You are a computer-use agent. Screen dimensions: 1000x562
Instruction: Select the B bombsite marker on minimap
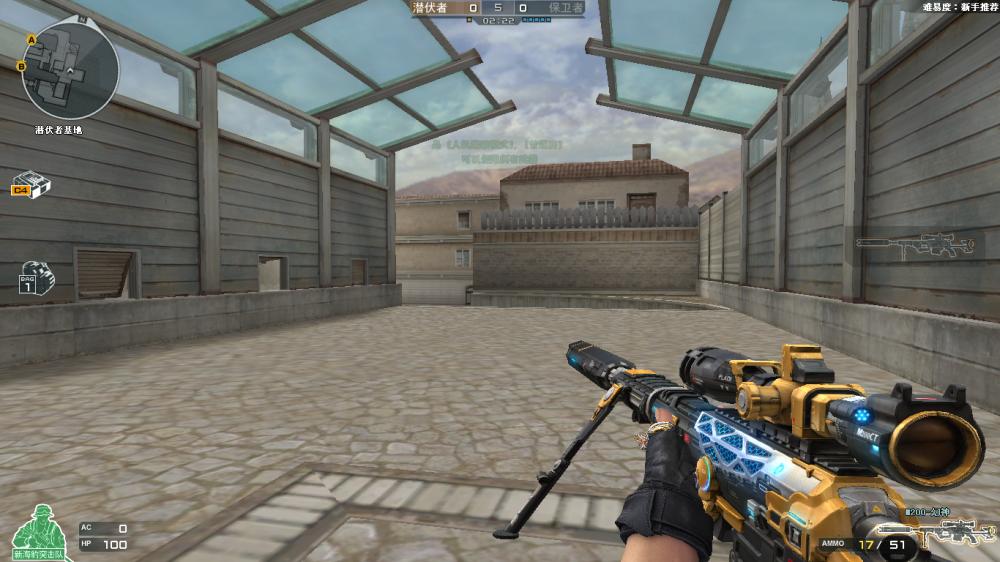coord(21,66)
